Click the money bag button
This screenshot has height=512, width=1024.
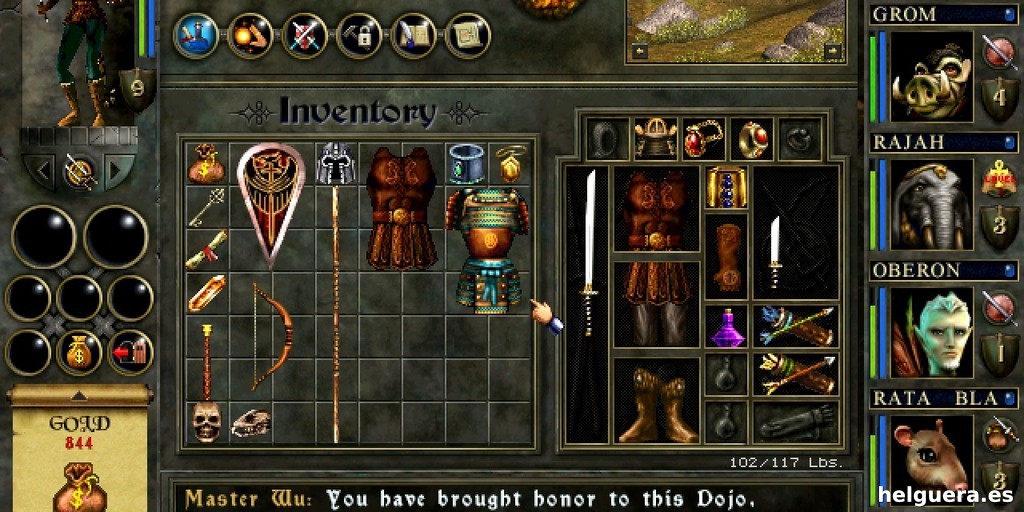click(x=78, y=352)
